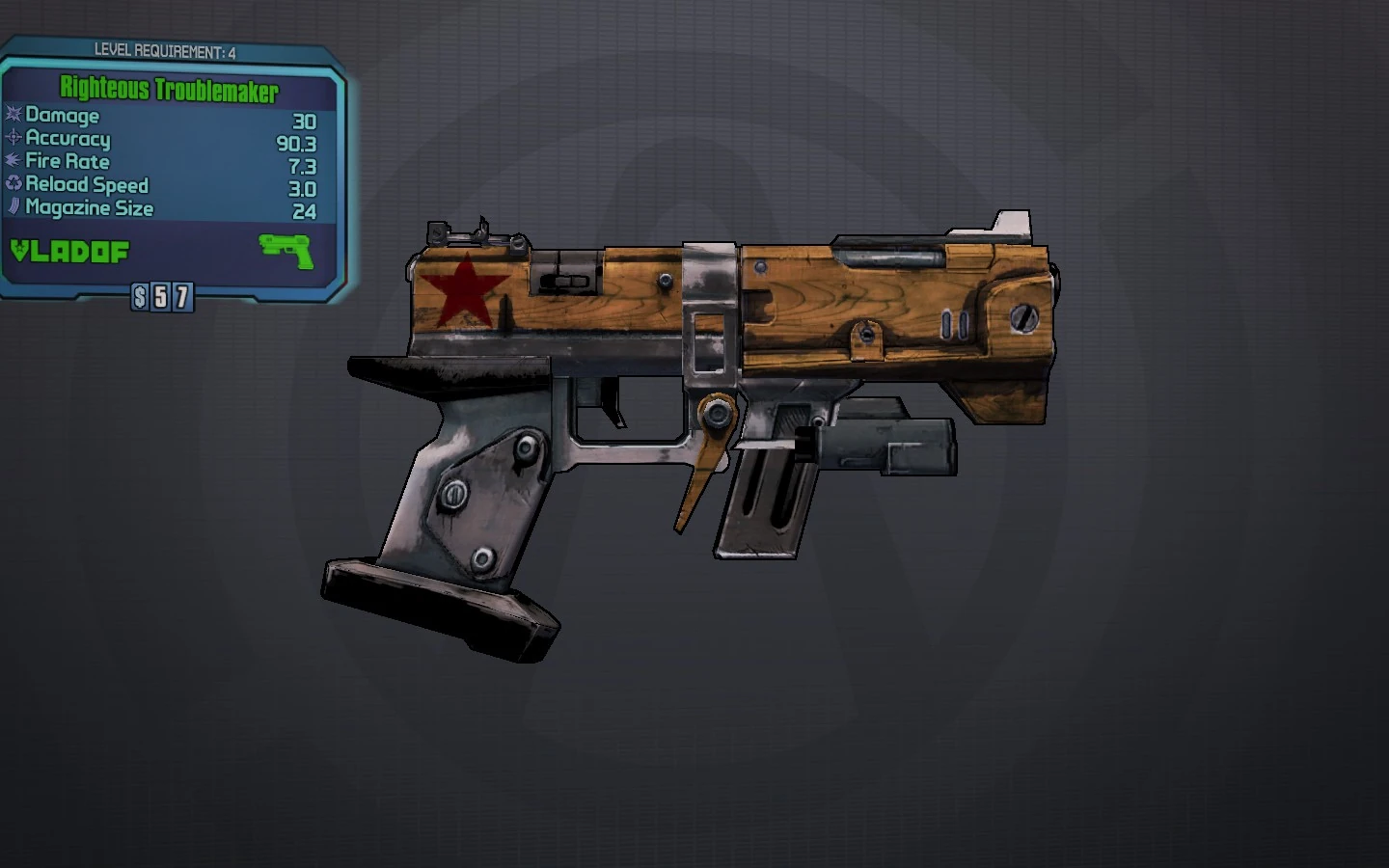This screenshot has width=1389, height=868.
Task: Click the Reload Speed recycle icon
Action: (x=14, y=185)
